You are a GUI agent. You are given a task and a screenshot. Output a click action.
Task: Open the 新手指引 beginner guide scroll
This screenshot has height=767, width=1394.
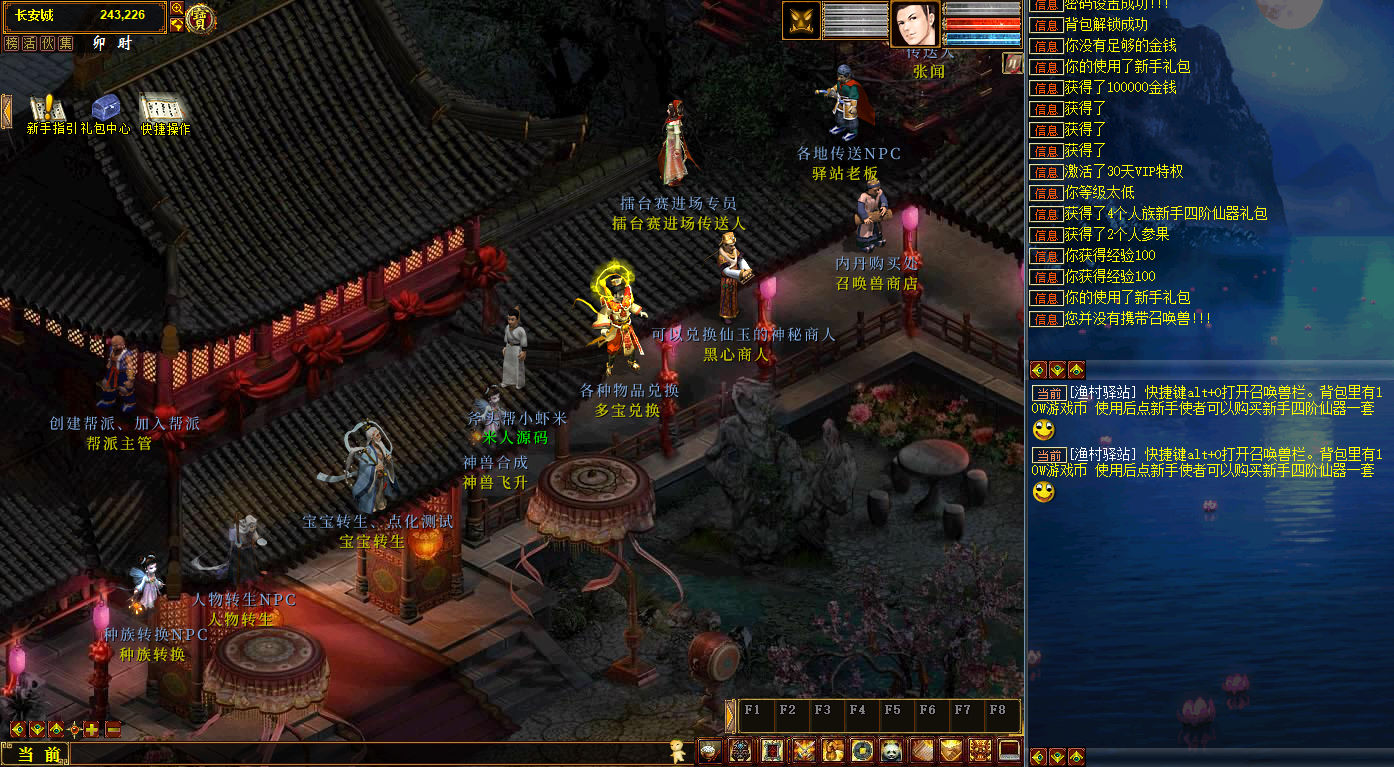46,108
